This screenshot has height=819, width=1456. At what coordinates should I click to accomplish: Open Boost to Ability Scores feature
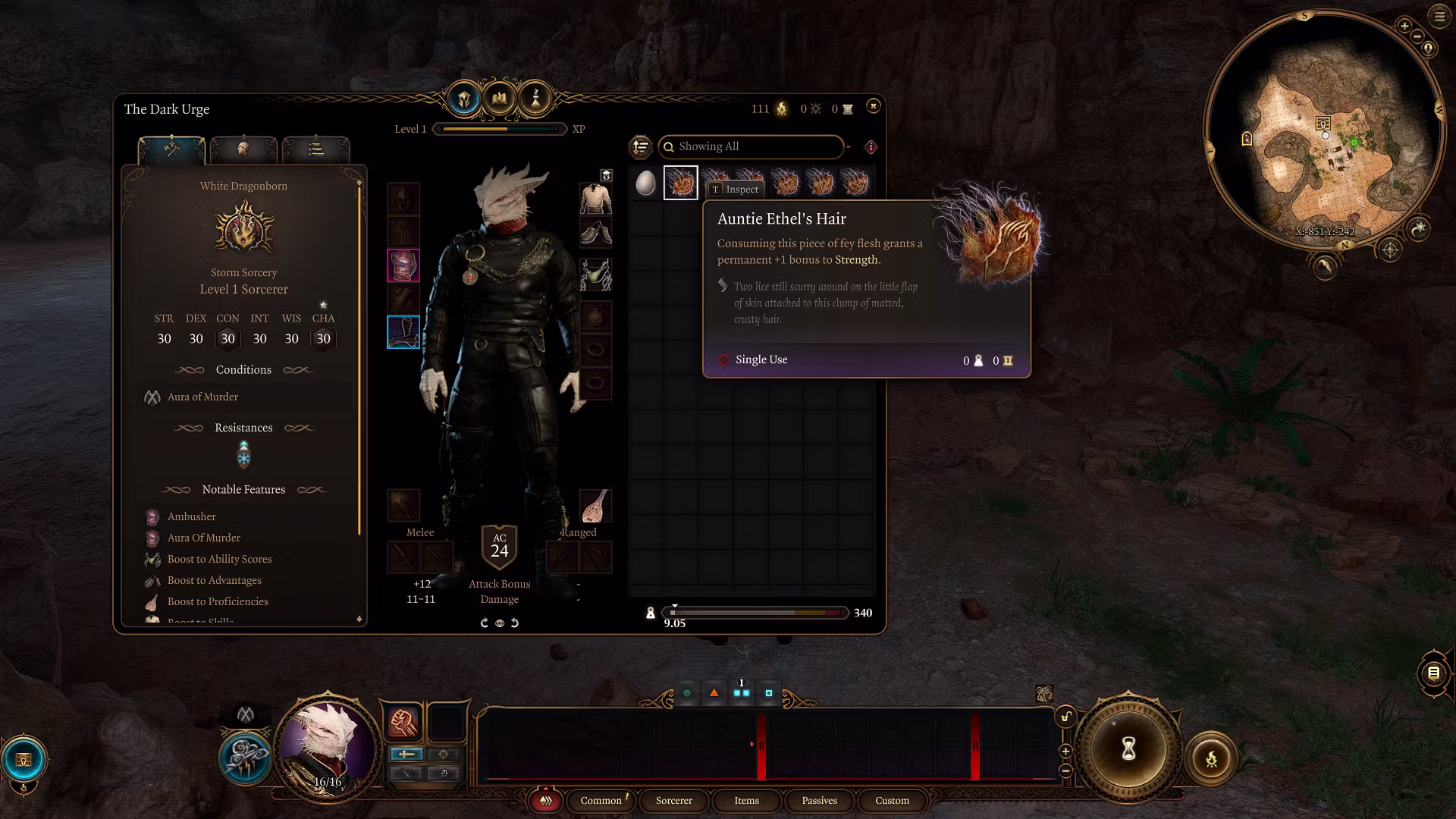point(219,560)
